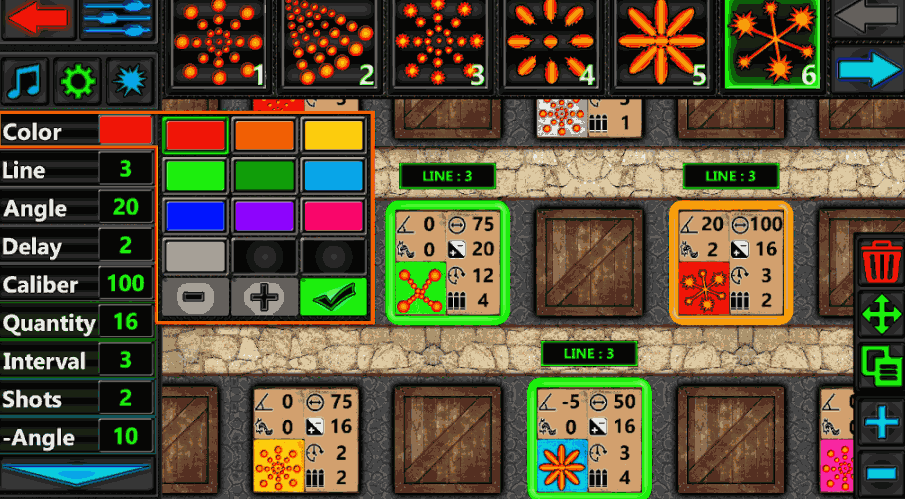The width and height of the screenshot is (905, 499).
Task: Pick the purple color swatch
Action: pos(264,214)
